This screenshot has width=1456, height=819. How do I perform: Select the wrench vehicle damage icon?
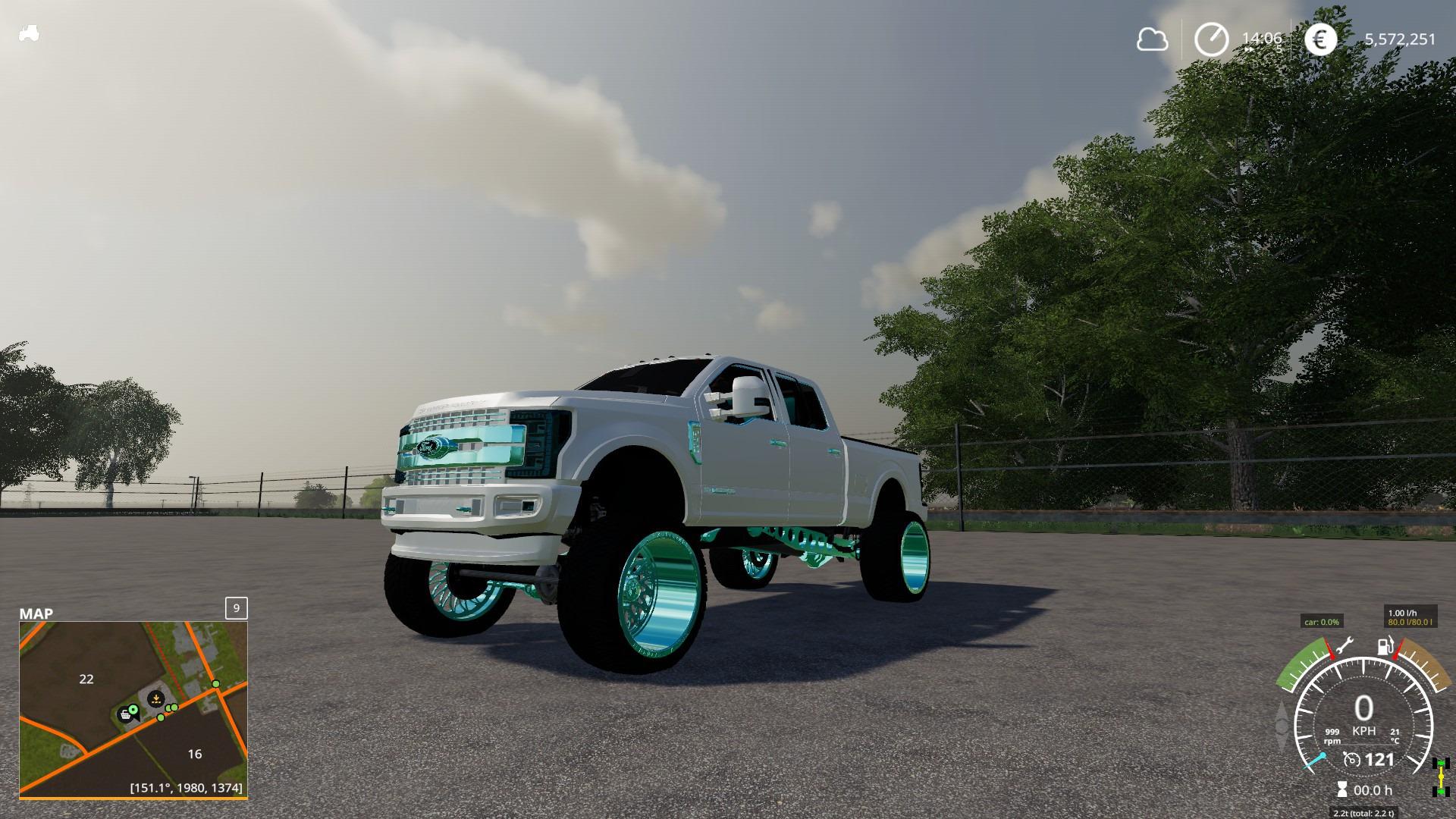[x=1346, y=645]
